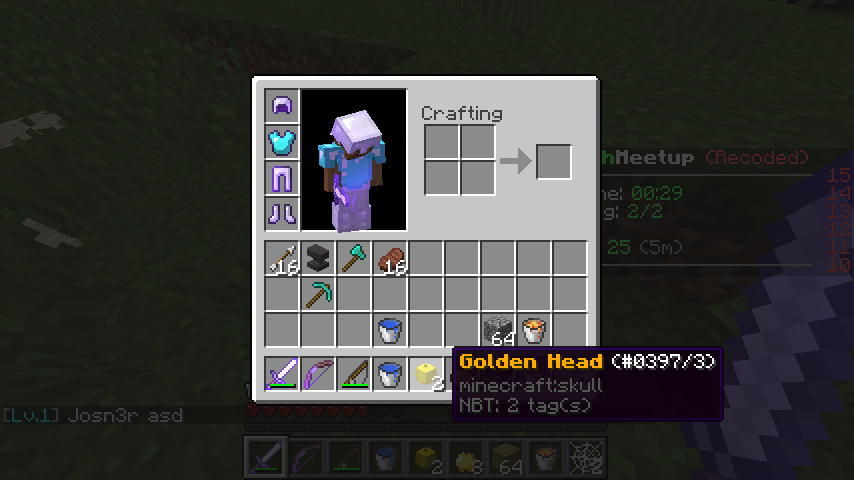The image size is (854, 480).
Task: Select the enchanted boots slot
Action: point(282,214)
